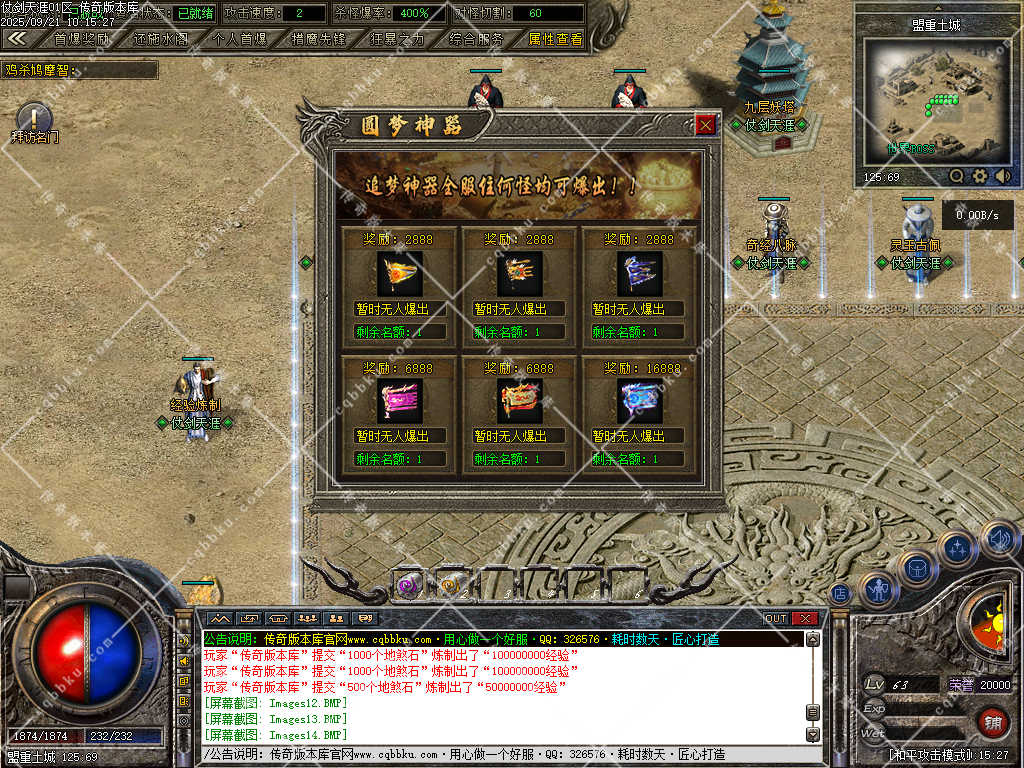This screenshot has height=768, width=1024.
Task: Open the 首爆奖励 menu
Action: (81, 39)
